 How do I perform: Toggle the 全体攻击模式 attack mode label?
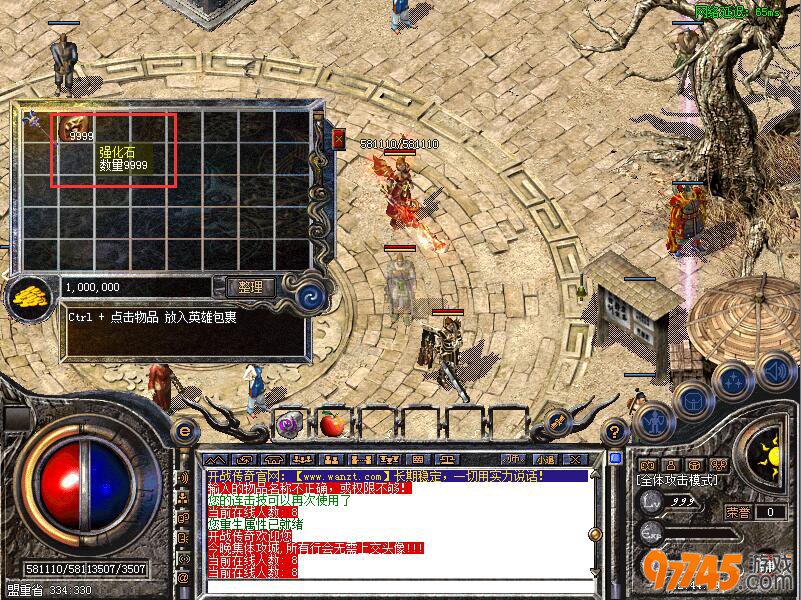click(x=674, y=480)
